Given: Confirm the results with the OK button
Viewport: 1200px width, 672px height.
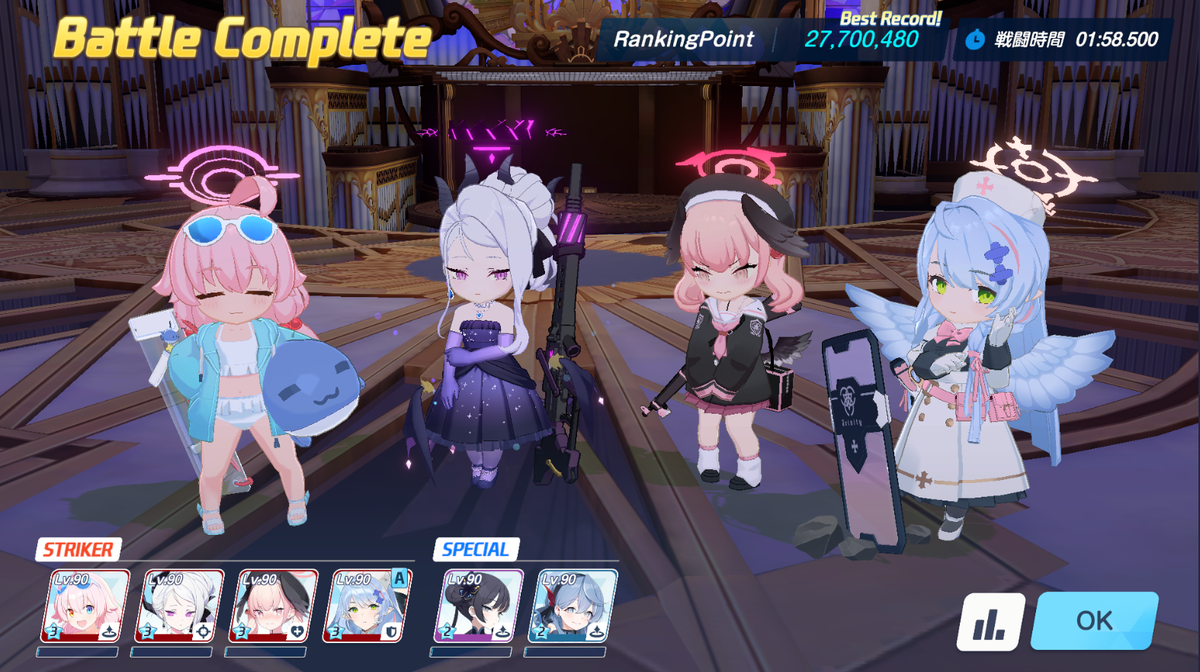Looking at the screenshot, I should 1094,621.
